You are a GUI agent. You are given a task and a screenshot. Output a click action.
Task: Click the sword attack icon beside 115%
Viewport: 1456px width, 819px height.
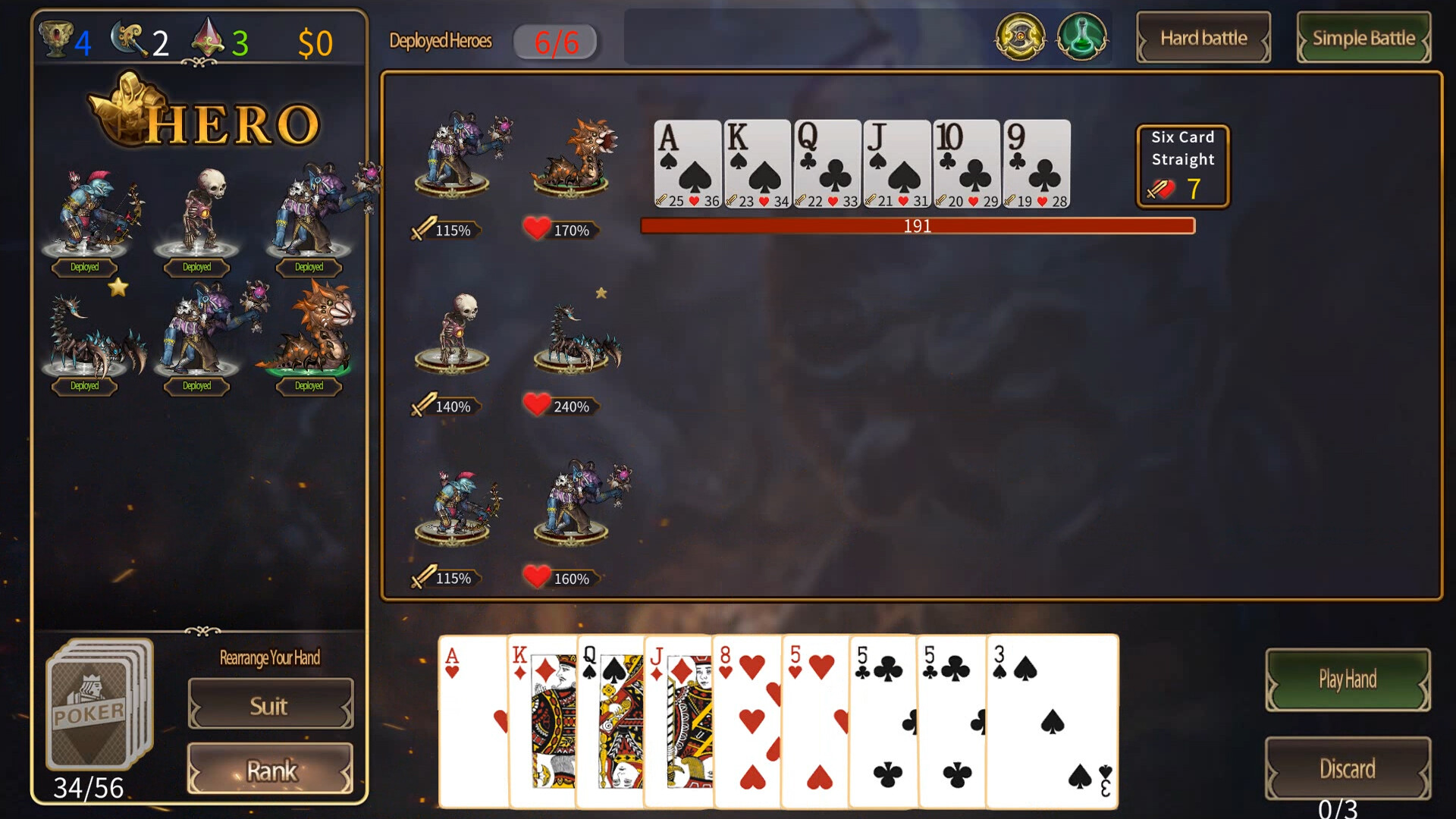point(422,229)
